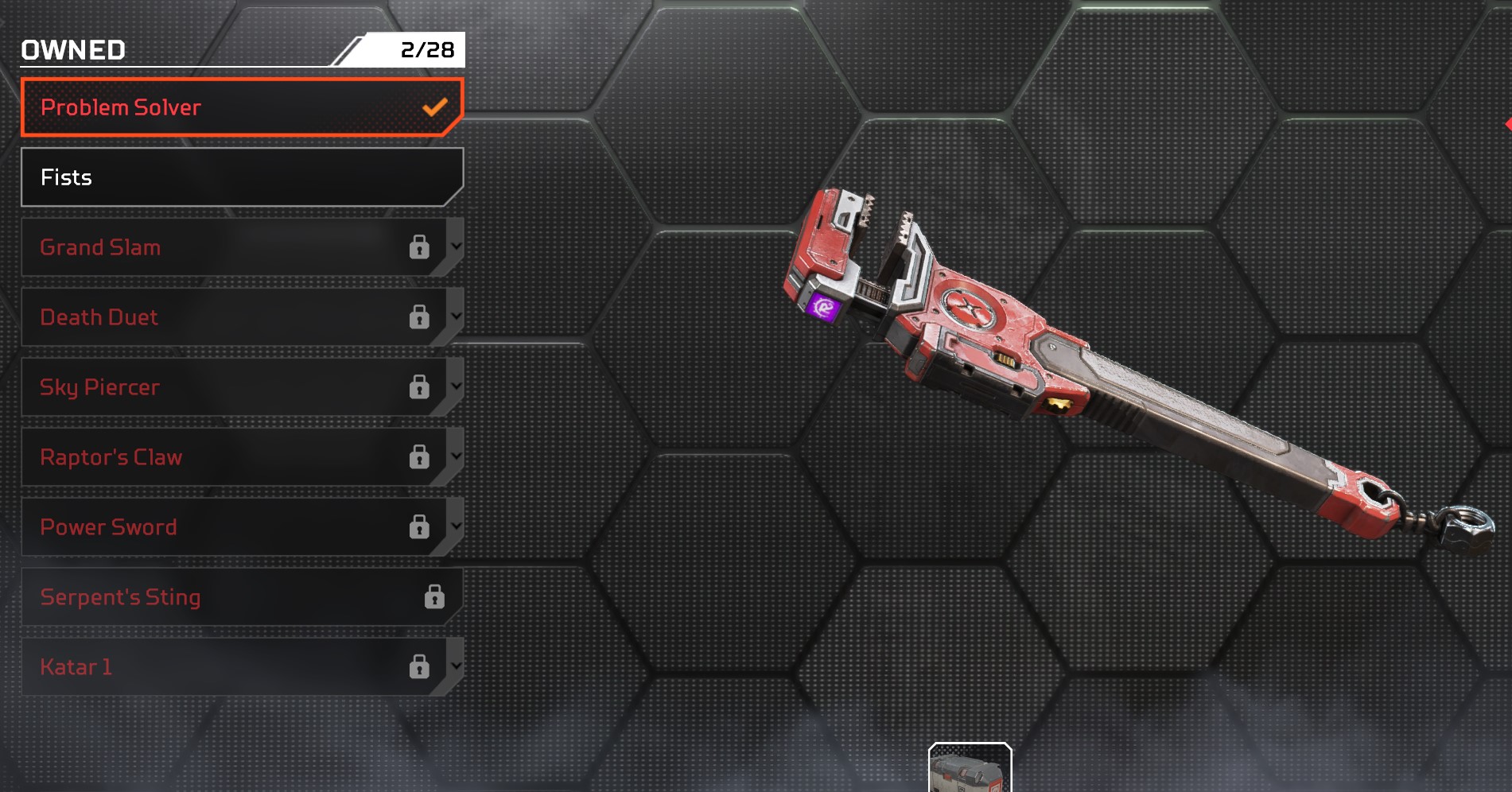This screenshot has width=1512, height=792.
Task: Expand the Katar 1 dropdown arrow
Action: [456, 666]
